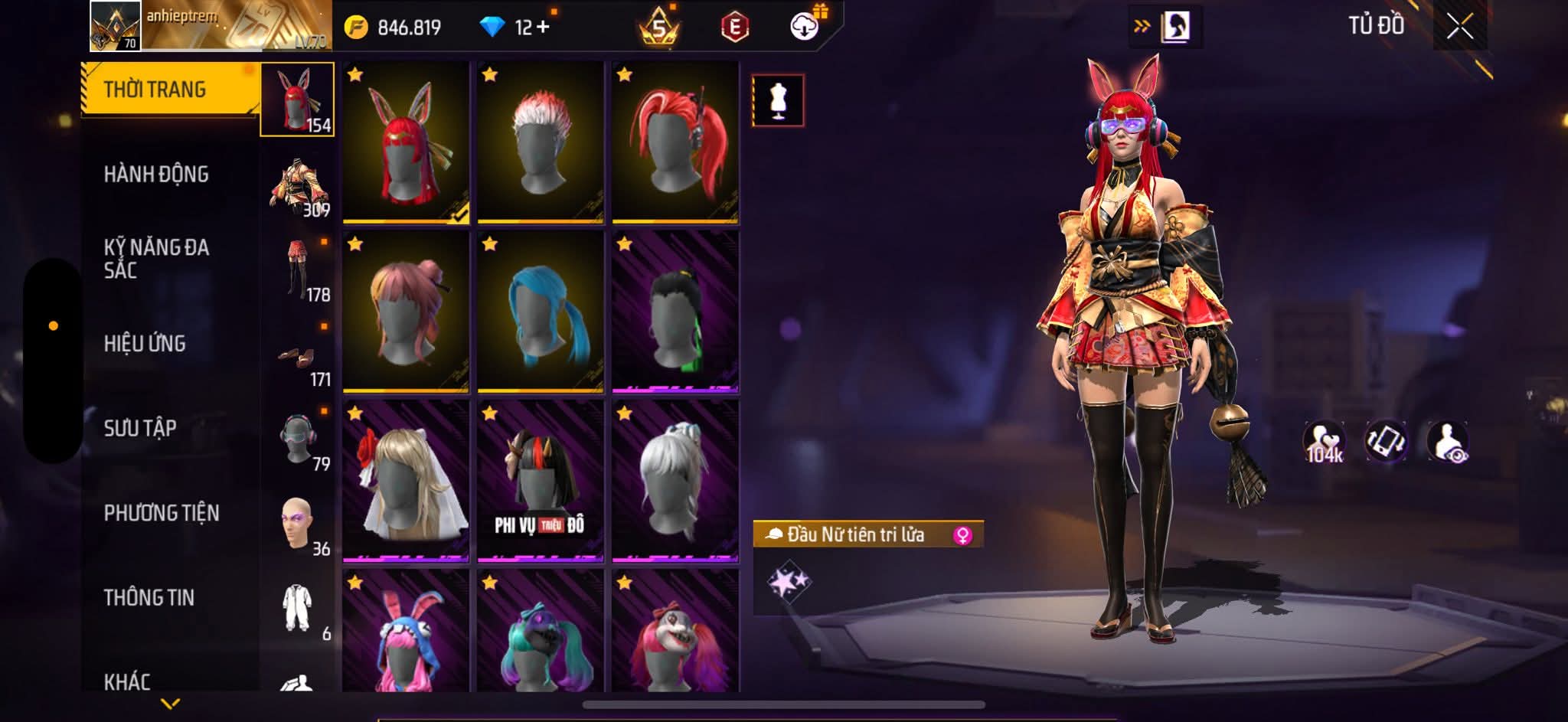This screenshot has height=722, width=1568.
Task: Pick the blue ponytail hairstyle
Action: click(541, 312)
